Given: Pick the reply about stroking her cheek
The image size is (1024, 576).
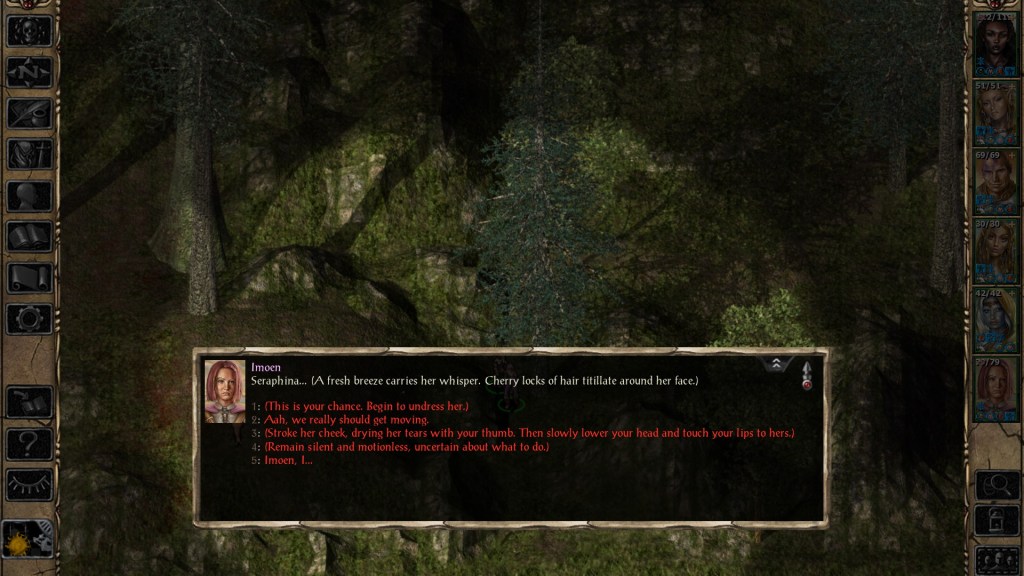Looking at the screenshot, I should [x=528, y=433].
